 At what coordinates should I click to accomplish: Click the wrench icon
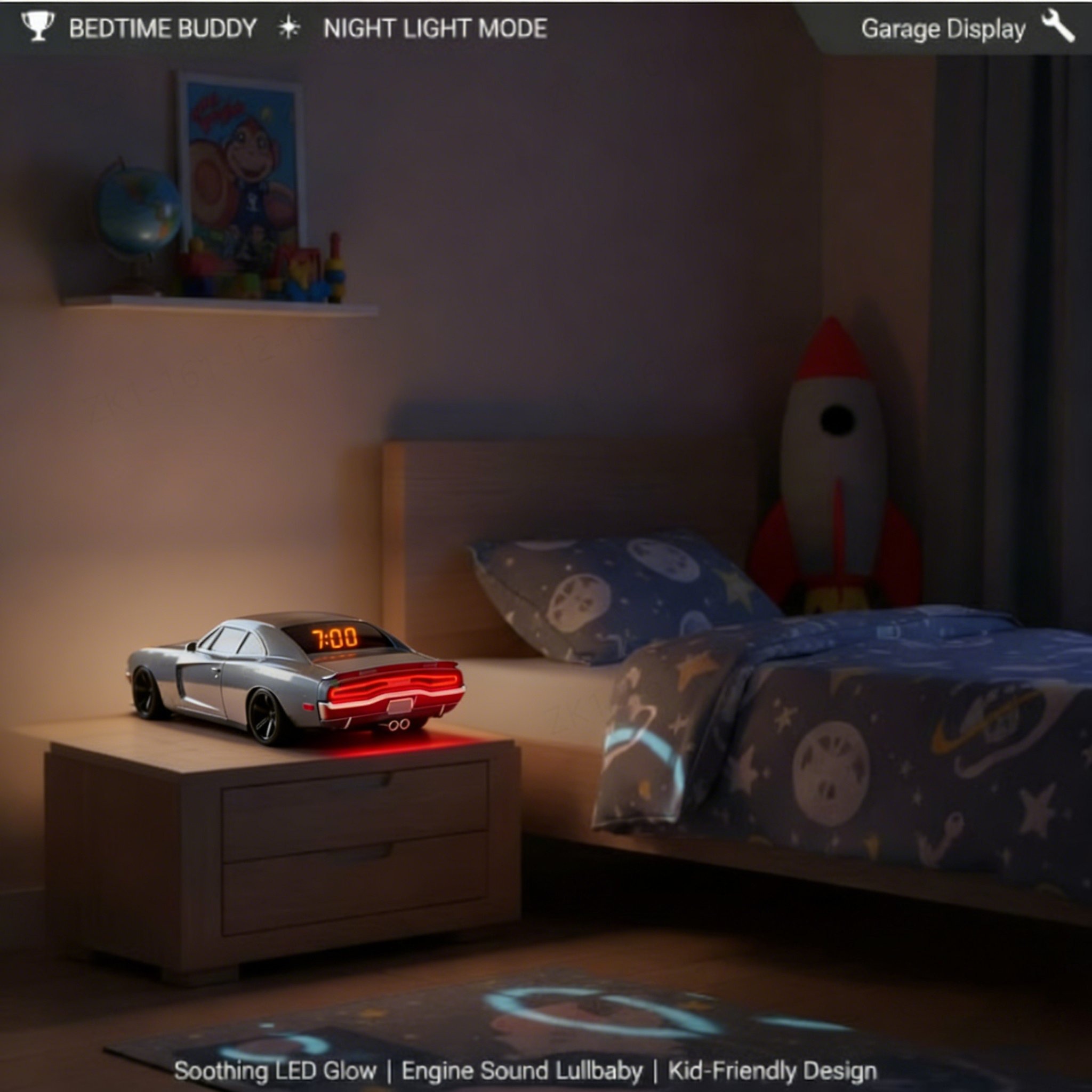[x=1057, y=26]
